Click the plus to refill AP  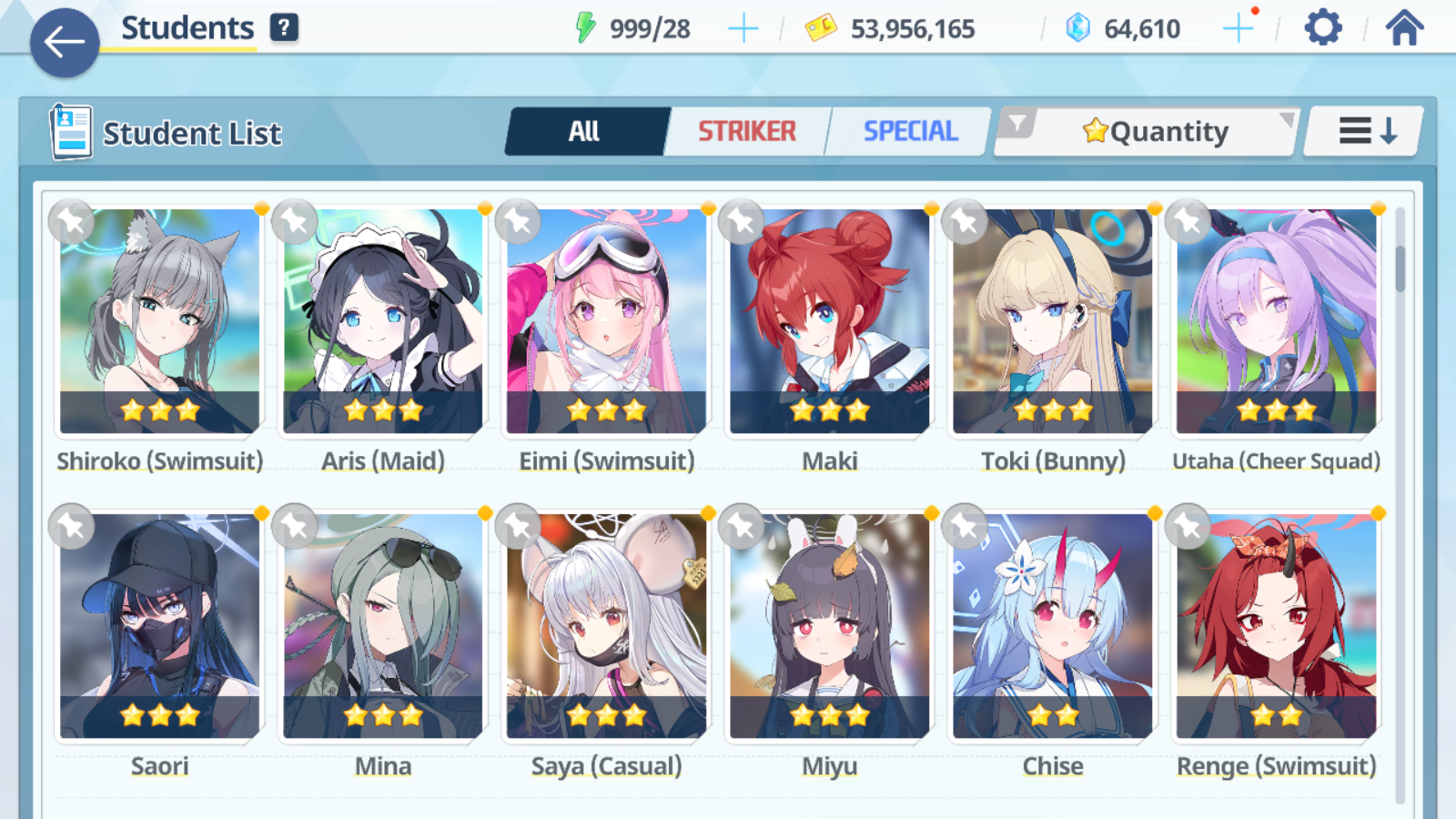click(x=743, y=28)
